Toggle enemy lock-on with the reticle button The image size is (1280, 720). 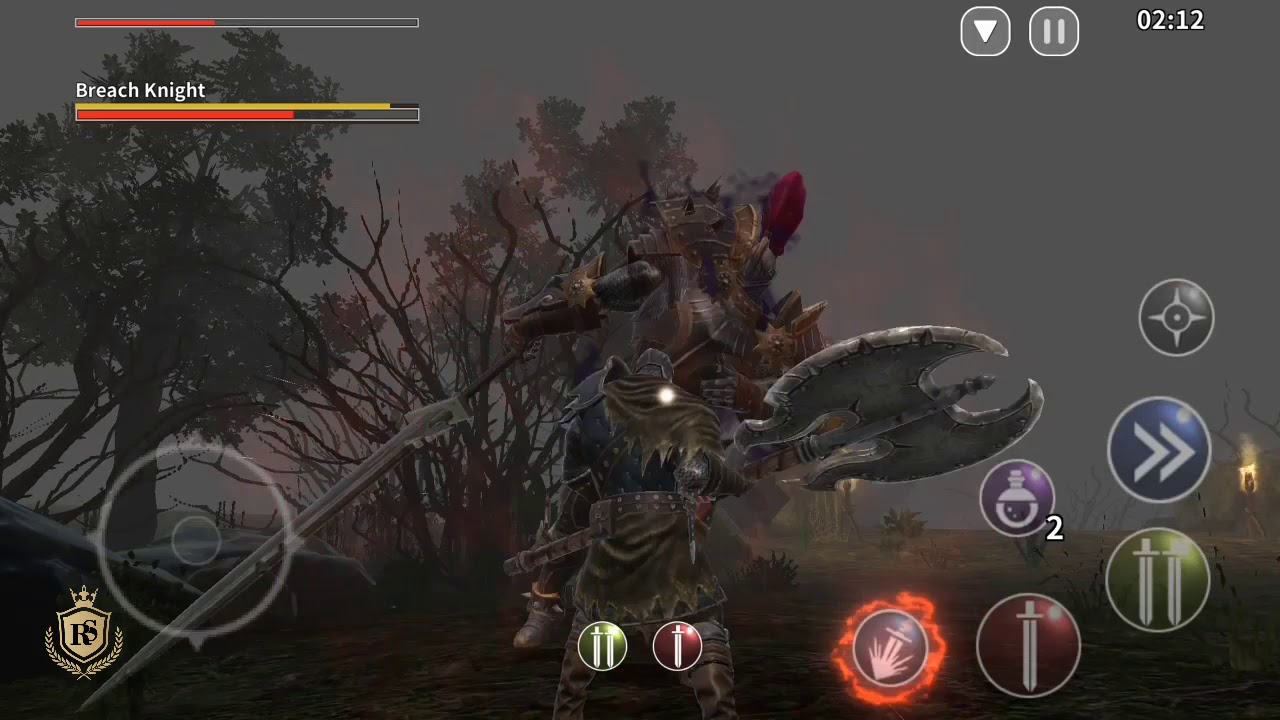1176,317
